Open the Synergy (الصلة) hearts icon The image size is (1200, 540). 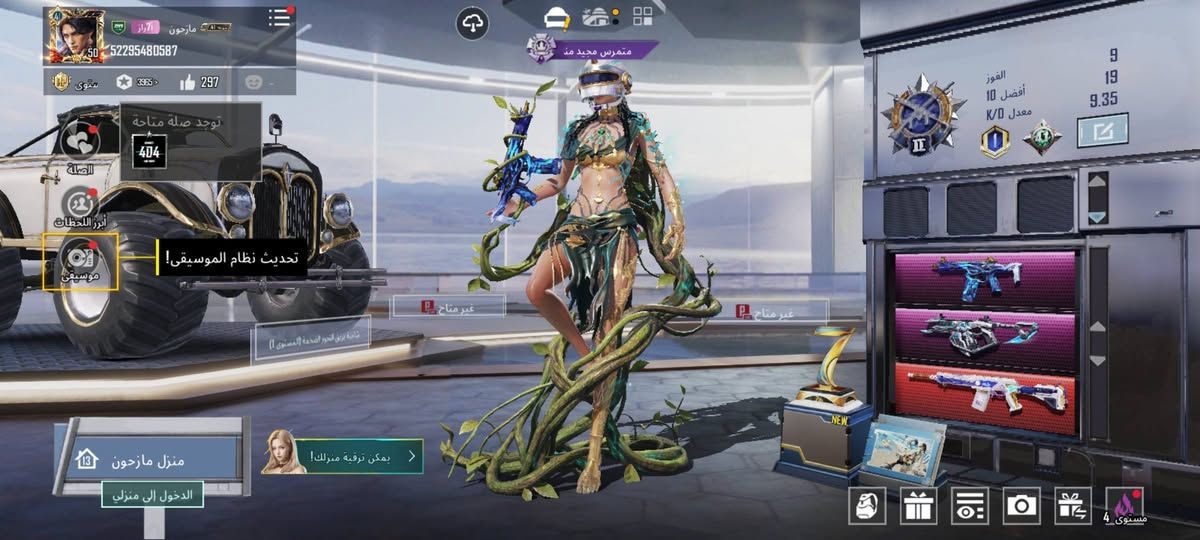pos(80,142)
